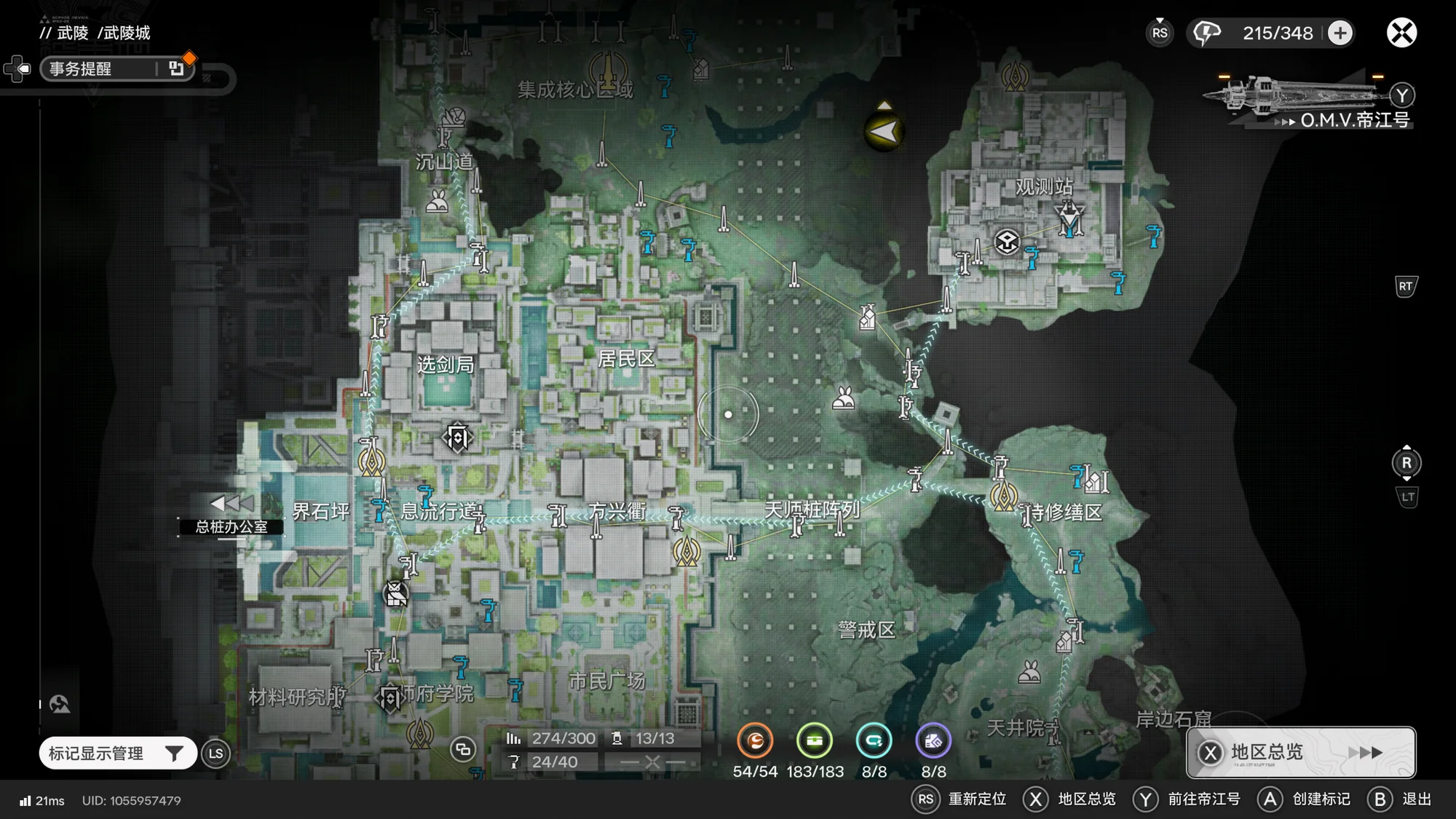The width and height of the screenshot is (1456, 819).
Task: Select the teal 8/8 collectible icon
Action: 874,741
